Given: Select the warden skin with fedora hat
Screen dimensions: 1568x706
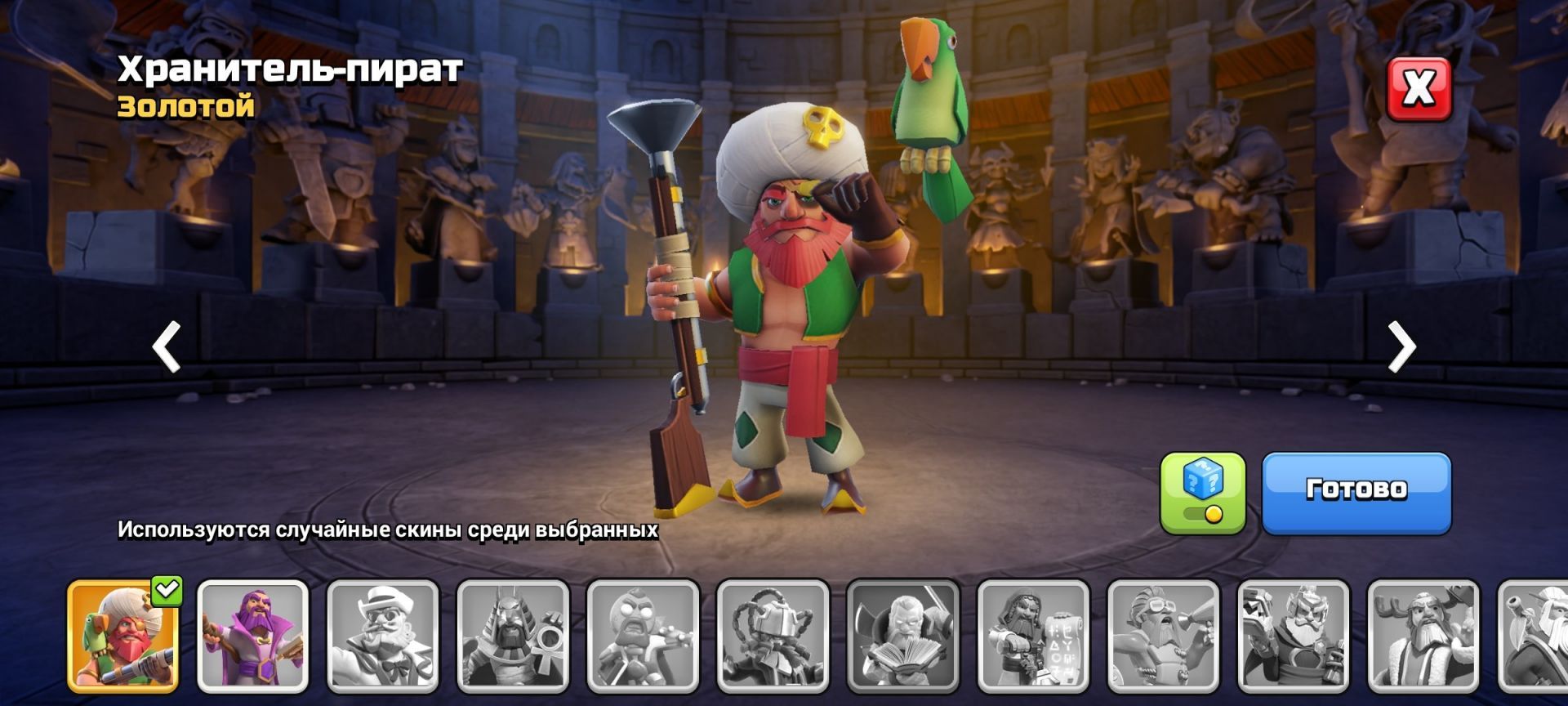Looking at the screenshot, I should click(x=383, y=636).
